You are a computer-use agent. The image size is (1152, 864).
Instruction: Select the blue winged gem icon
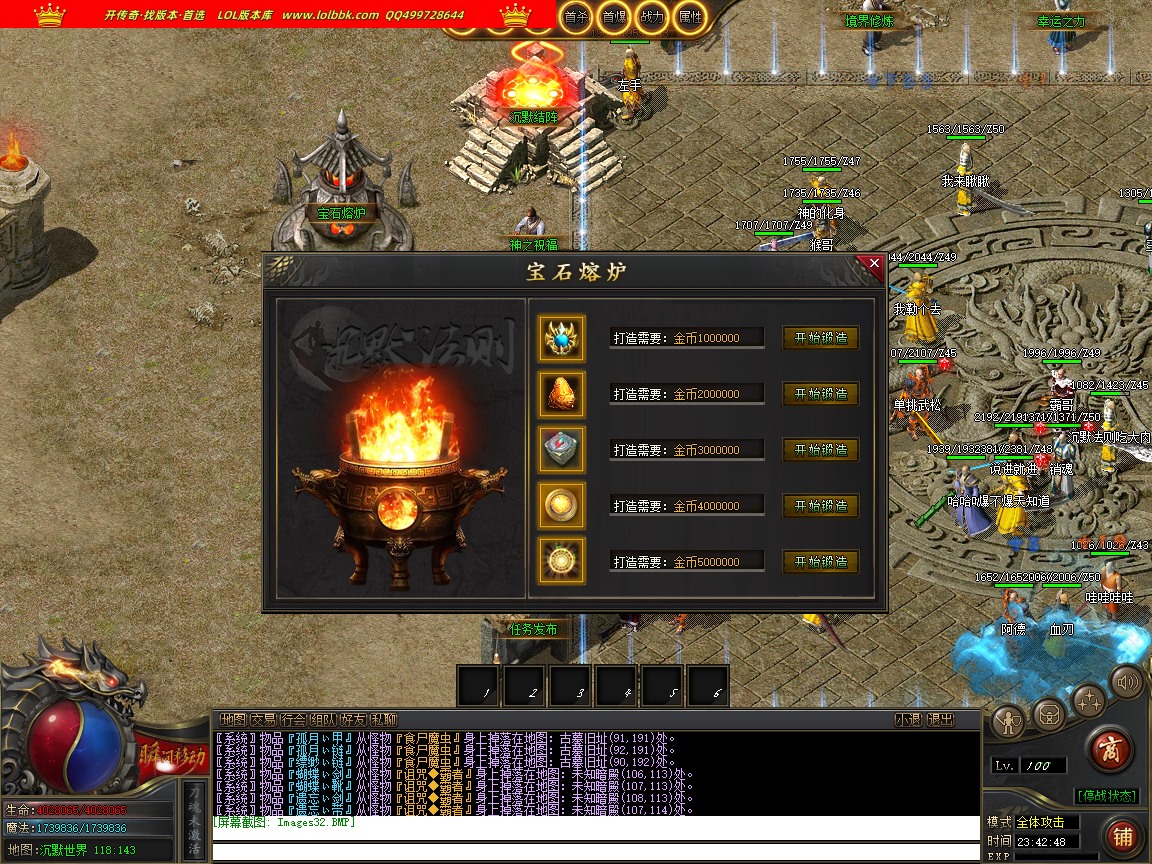coord(561,338)
